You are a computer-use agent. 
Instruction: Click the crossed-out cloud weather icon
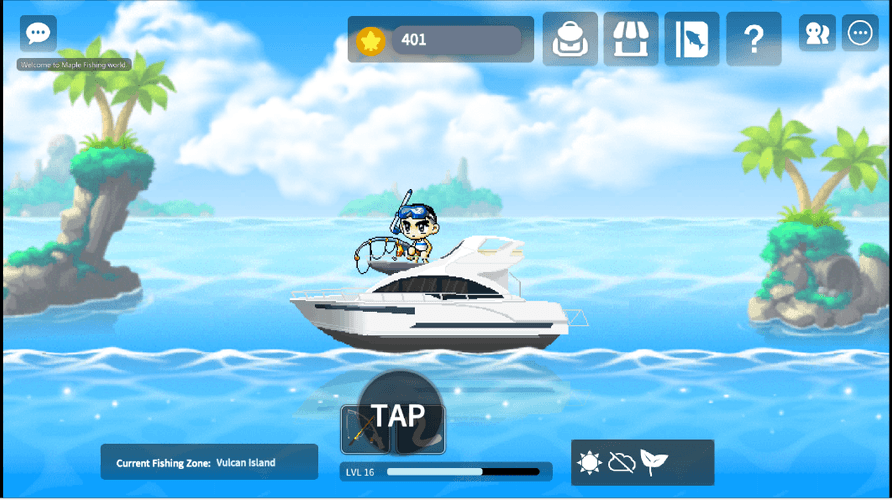coord(622,463)
